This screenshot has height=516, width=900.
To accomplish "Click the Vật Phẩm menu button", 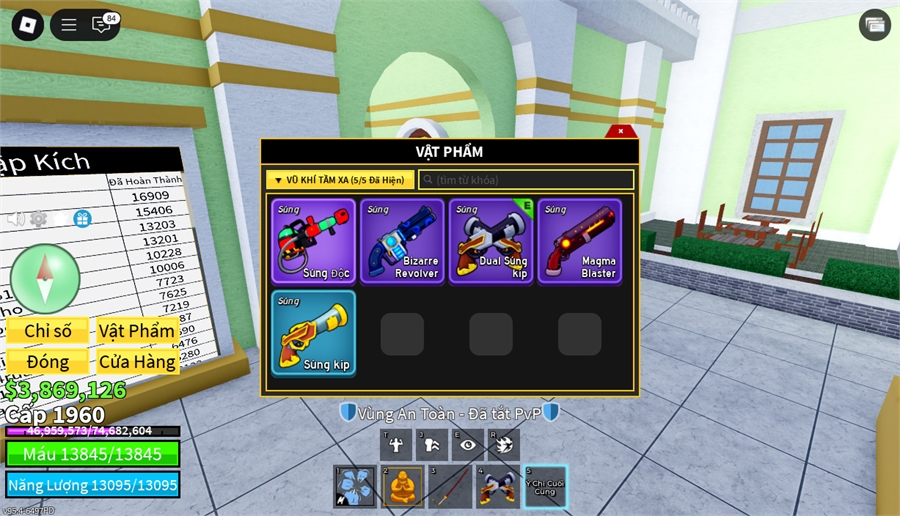I will pos(138,331).
